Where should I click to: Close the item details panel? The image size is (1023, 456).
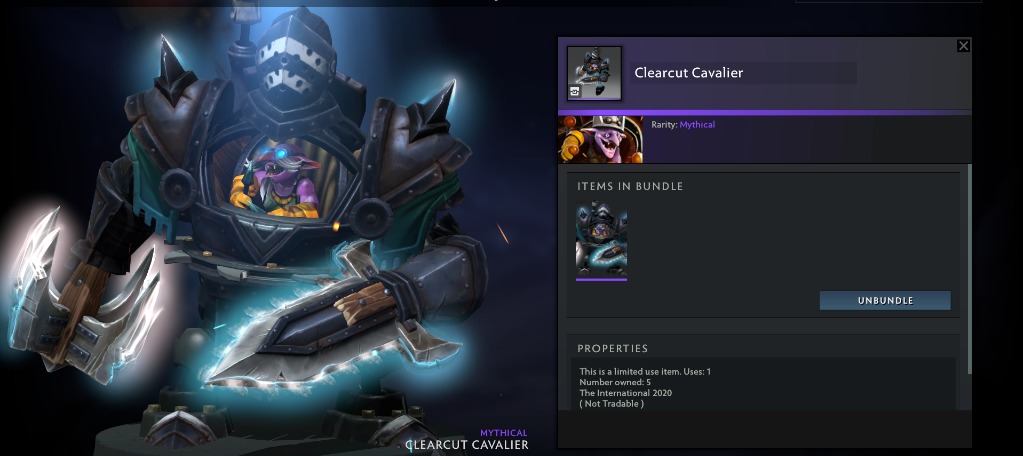963,46
